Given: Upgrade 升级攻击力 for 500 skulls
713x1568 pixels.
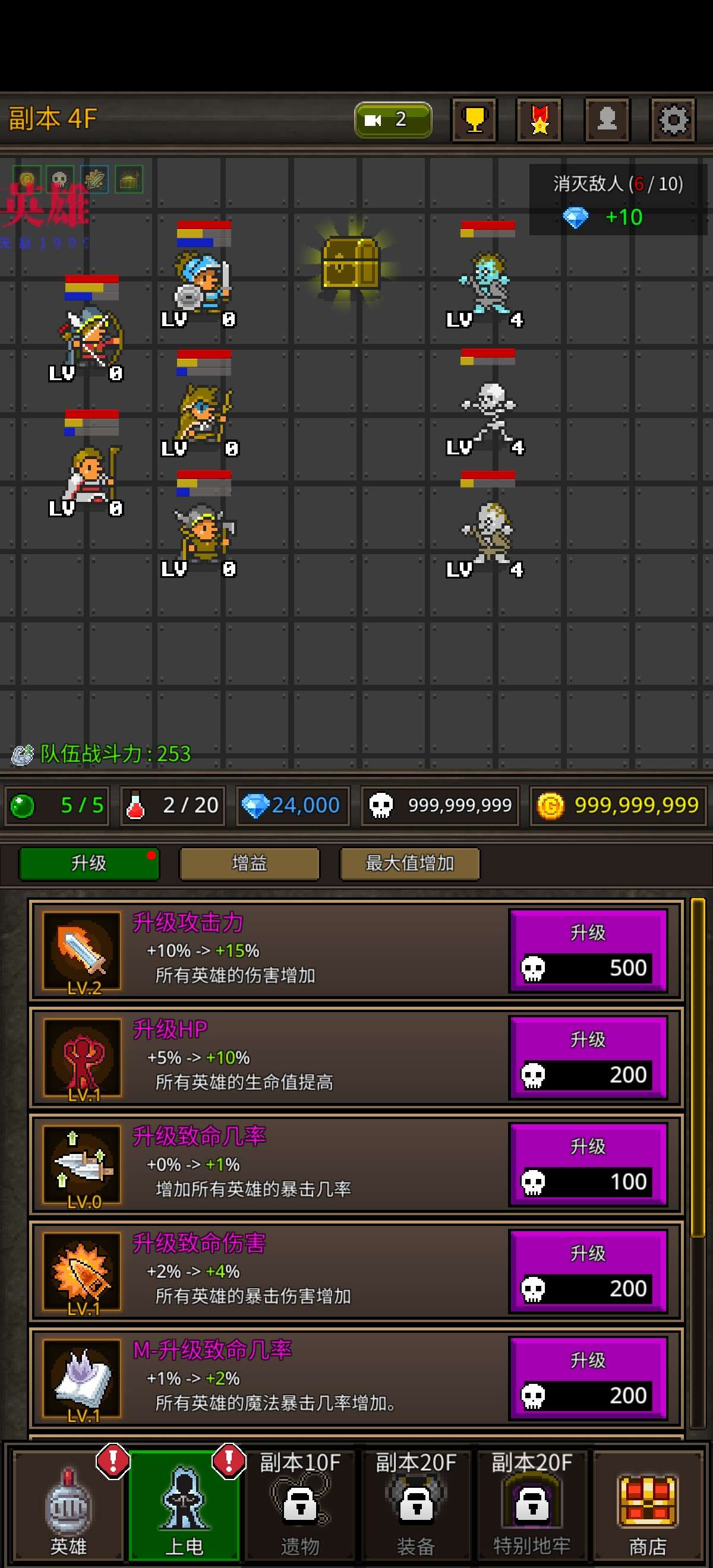Looking at the screenshot, I should [588, 951].
